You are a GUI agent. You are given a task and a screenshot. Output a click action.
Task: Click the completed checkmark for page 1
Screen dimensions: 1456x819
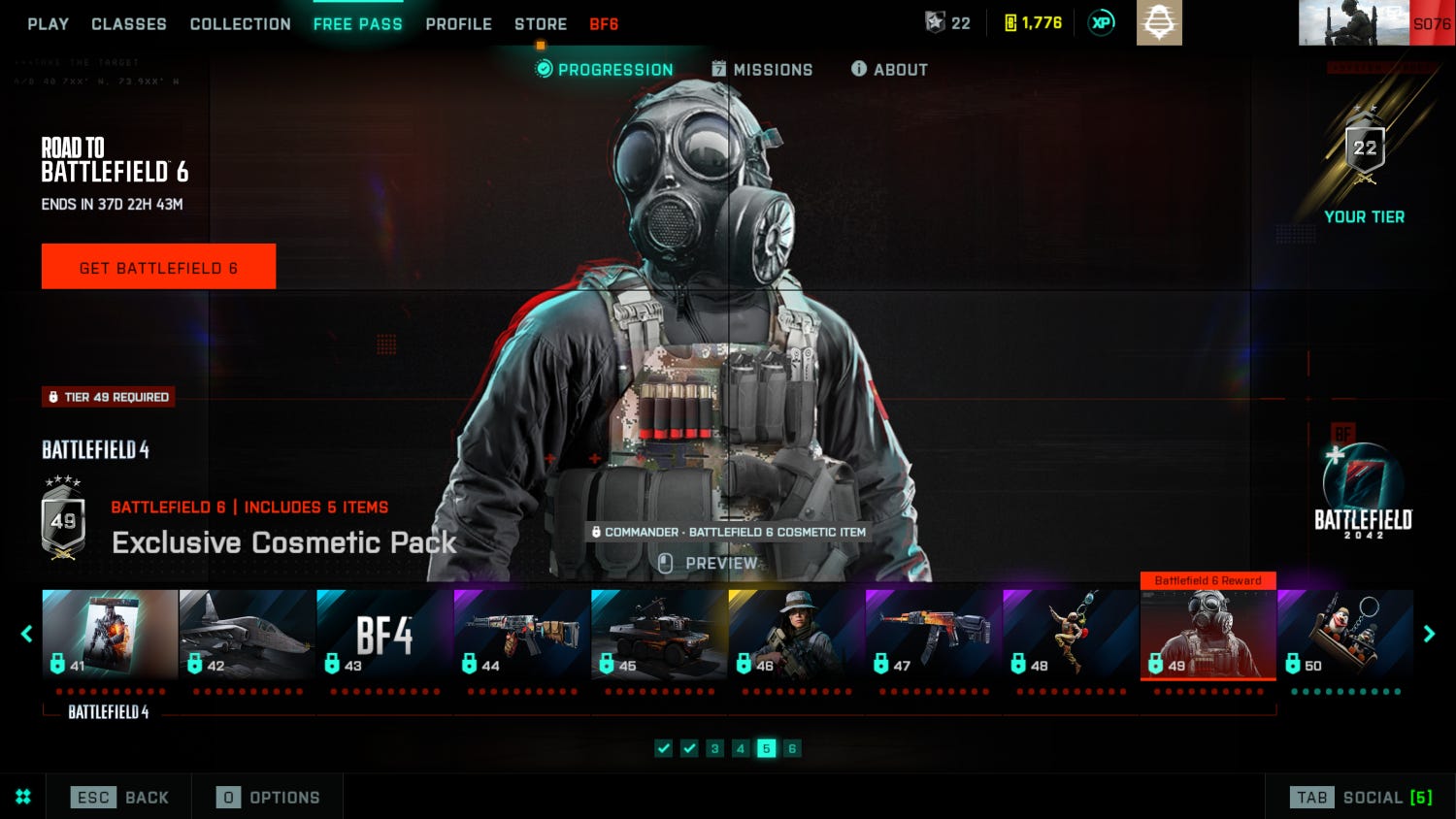point(664,748)
